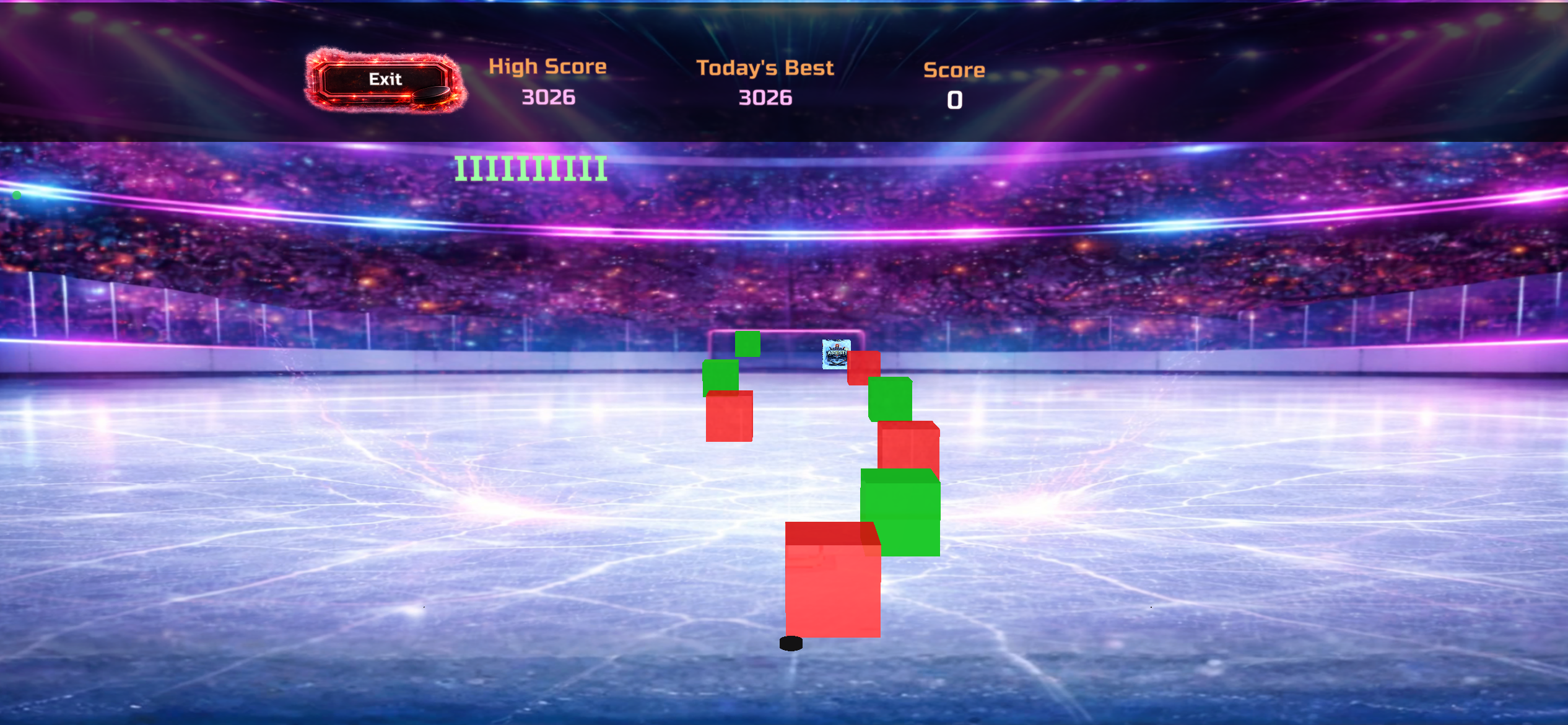Click the red Exit button

click(385, 80)
